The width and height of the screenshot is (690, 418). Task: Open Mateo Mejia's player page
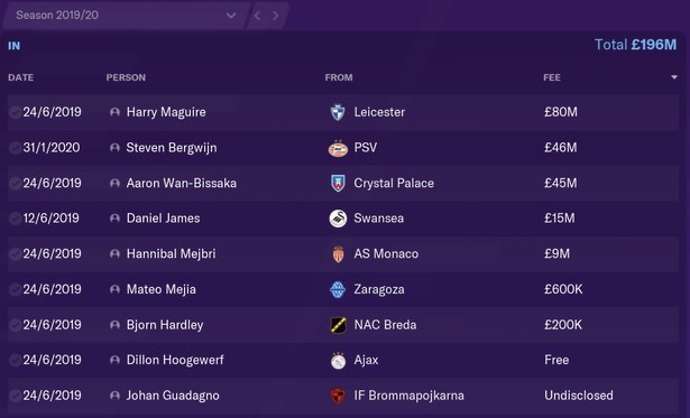click(x=161, y=289)
